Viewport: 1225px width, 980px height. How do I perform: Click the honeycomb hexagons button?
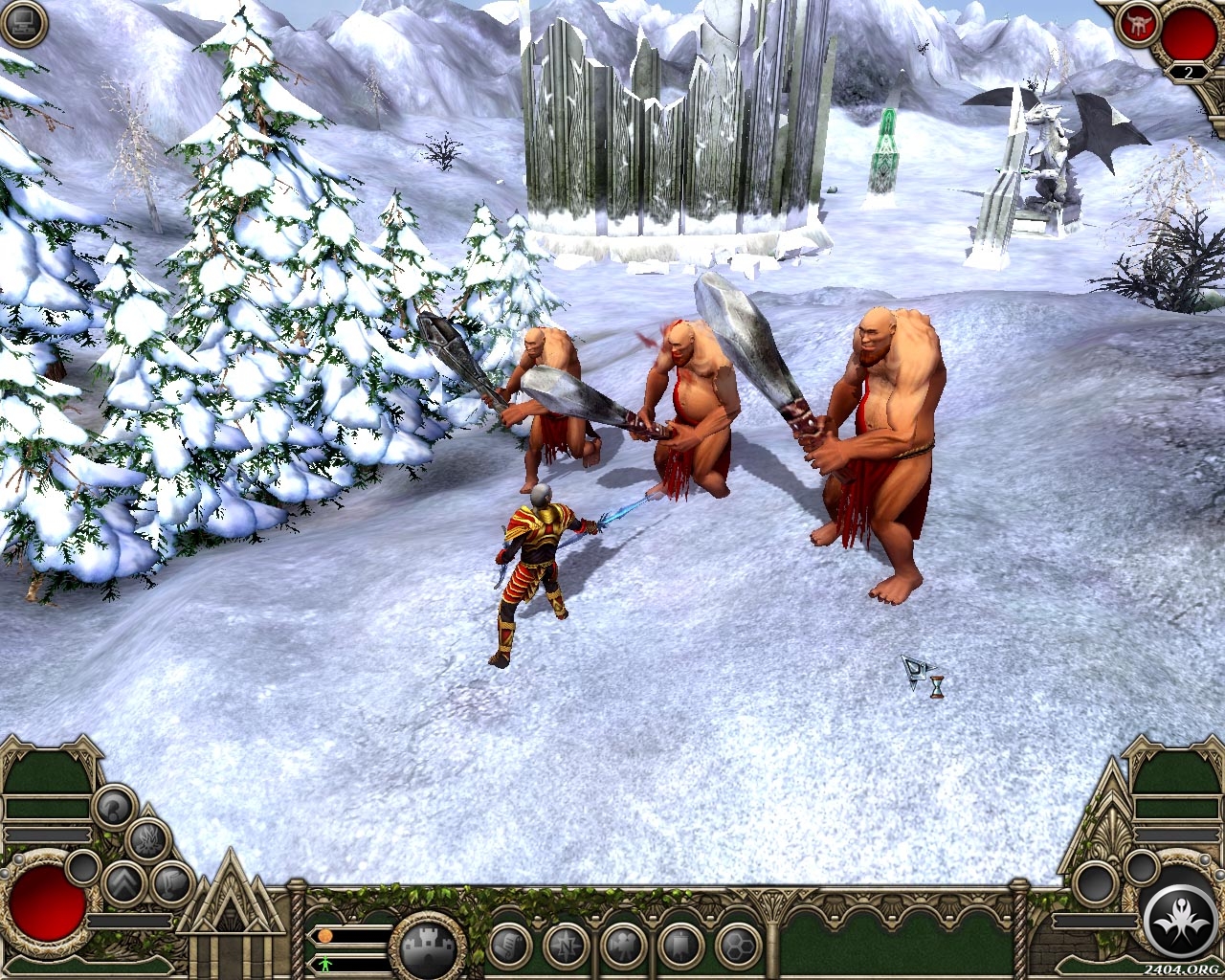click(738, 946)
